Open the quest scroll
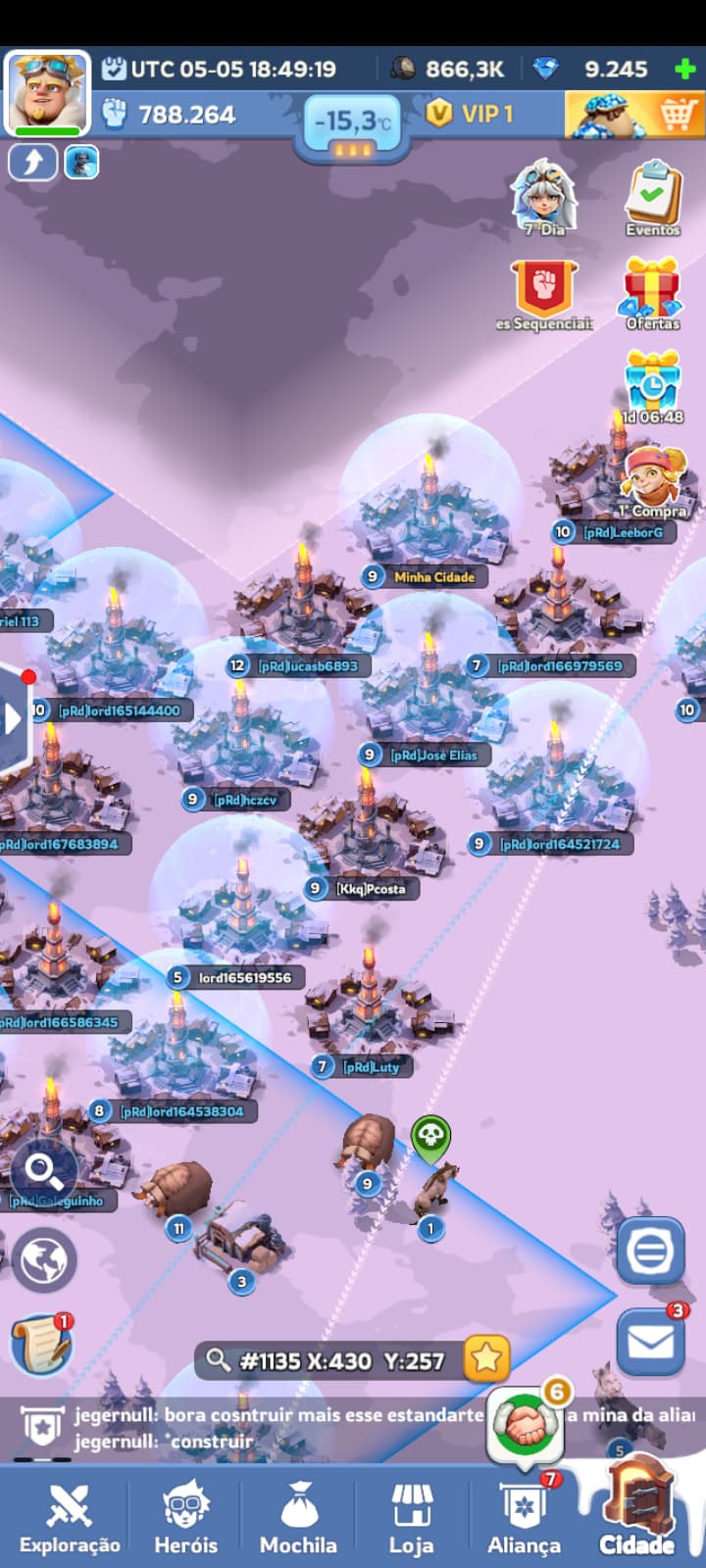Viewport: 706px width, 1568px height. pyautogui.click(x=42, y=1345)
